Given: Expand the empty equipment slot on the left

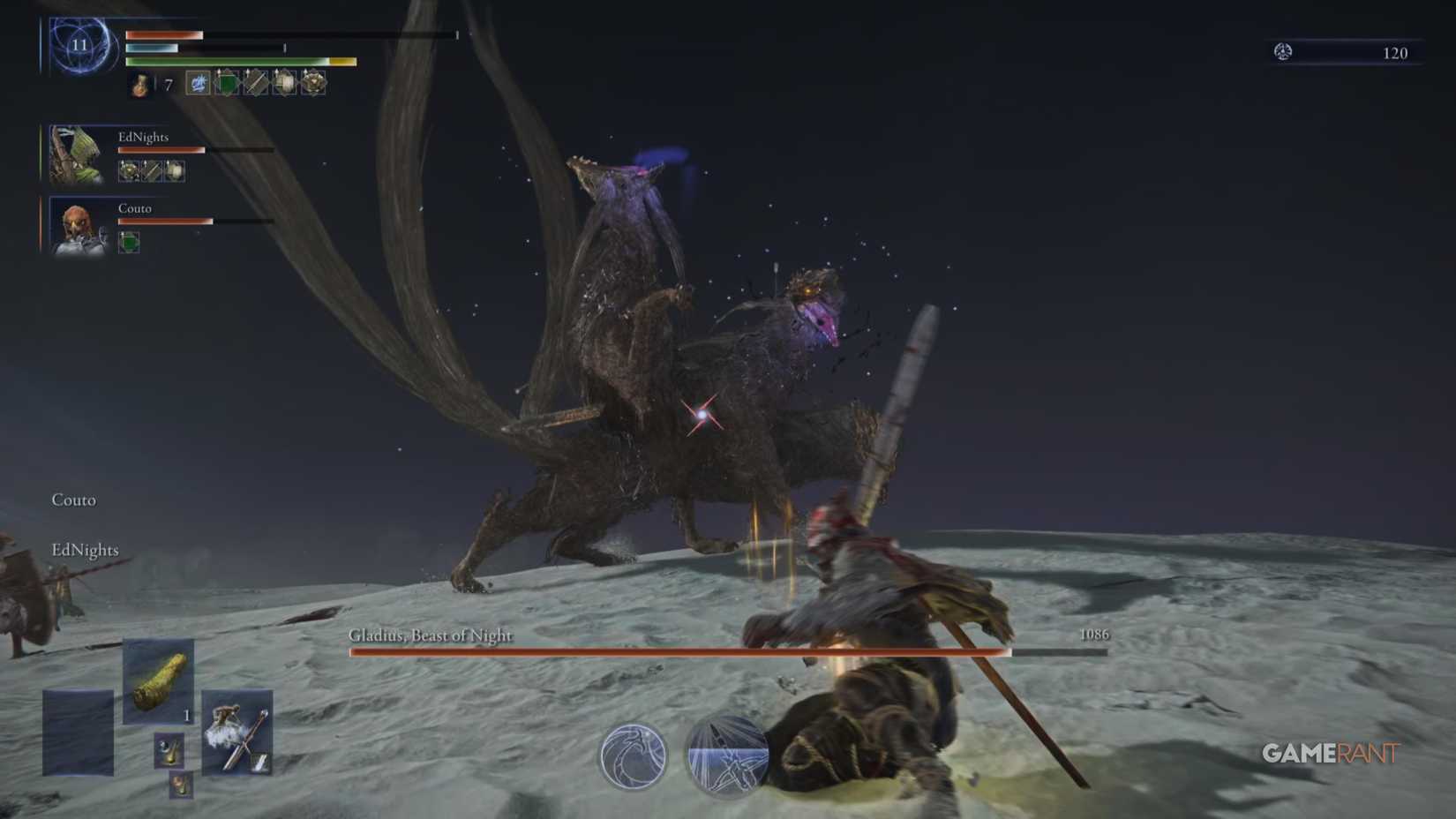Looking at the screenshot, I should tap(78, 733).
